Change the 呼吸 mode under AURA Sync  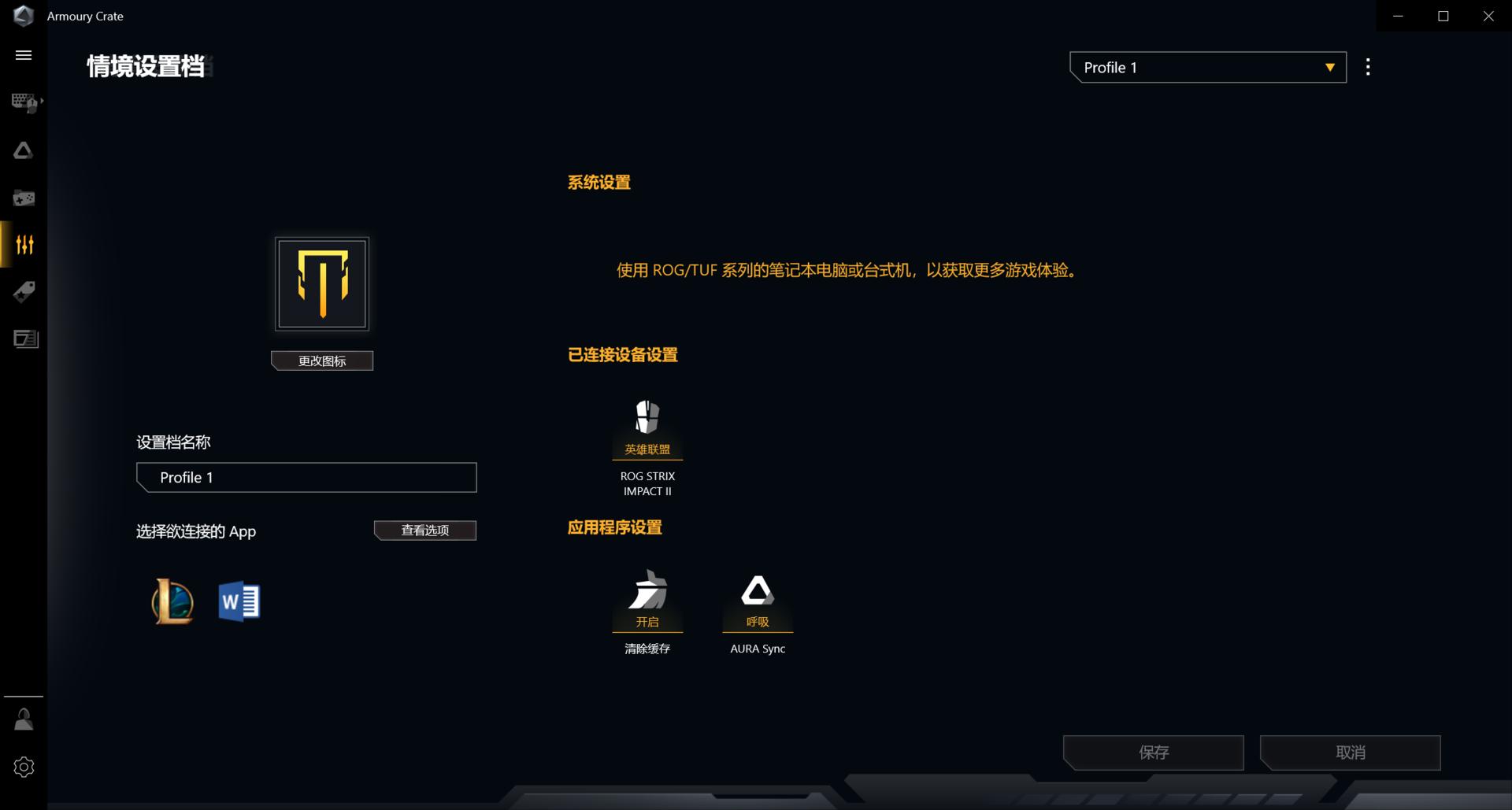tap(757, 622)
